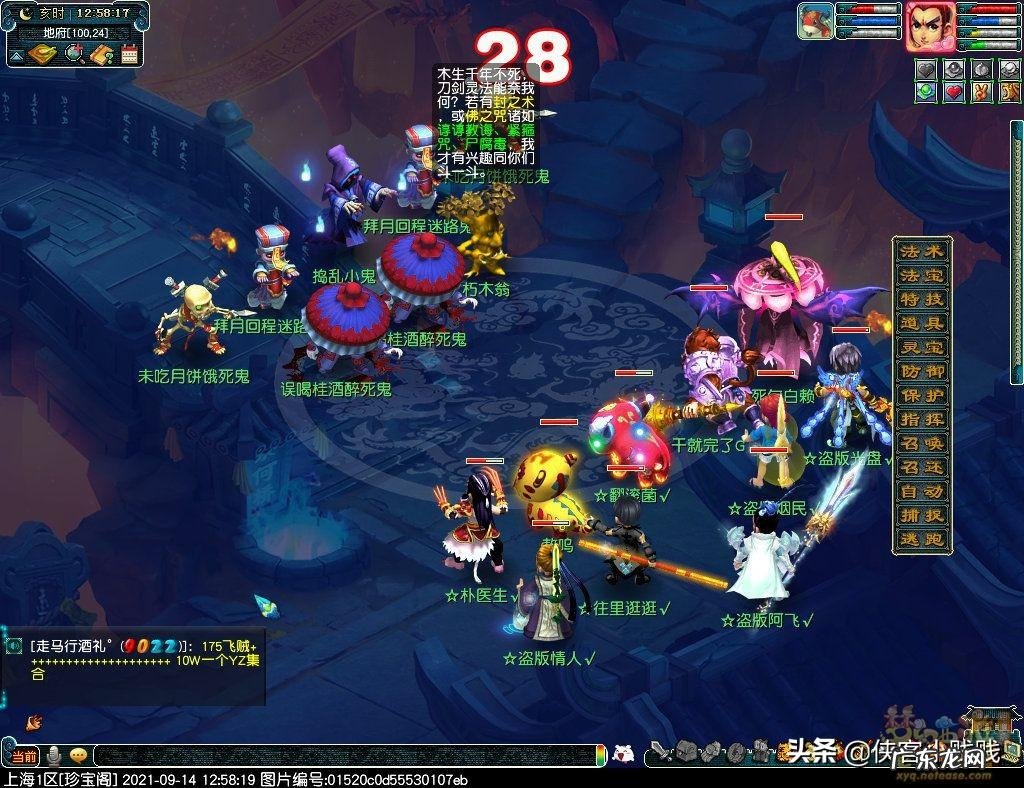Choose the 灵宝 command
The width and height of the screenshot is (1024, 788).
coord(921,348)
